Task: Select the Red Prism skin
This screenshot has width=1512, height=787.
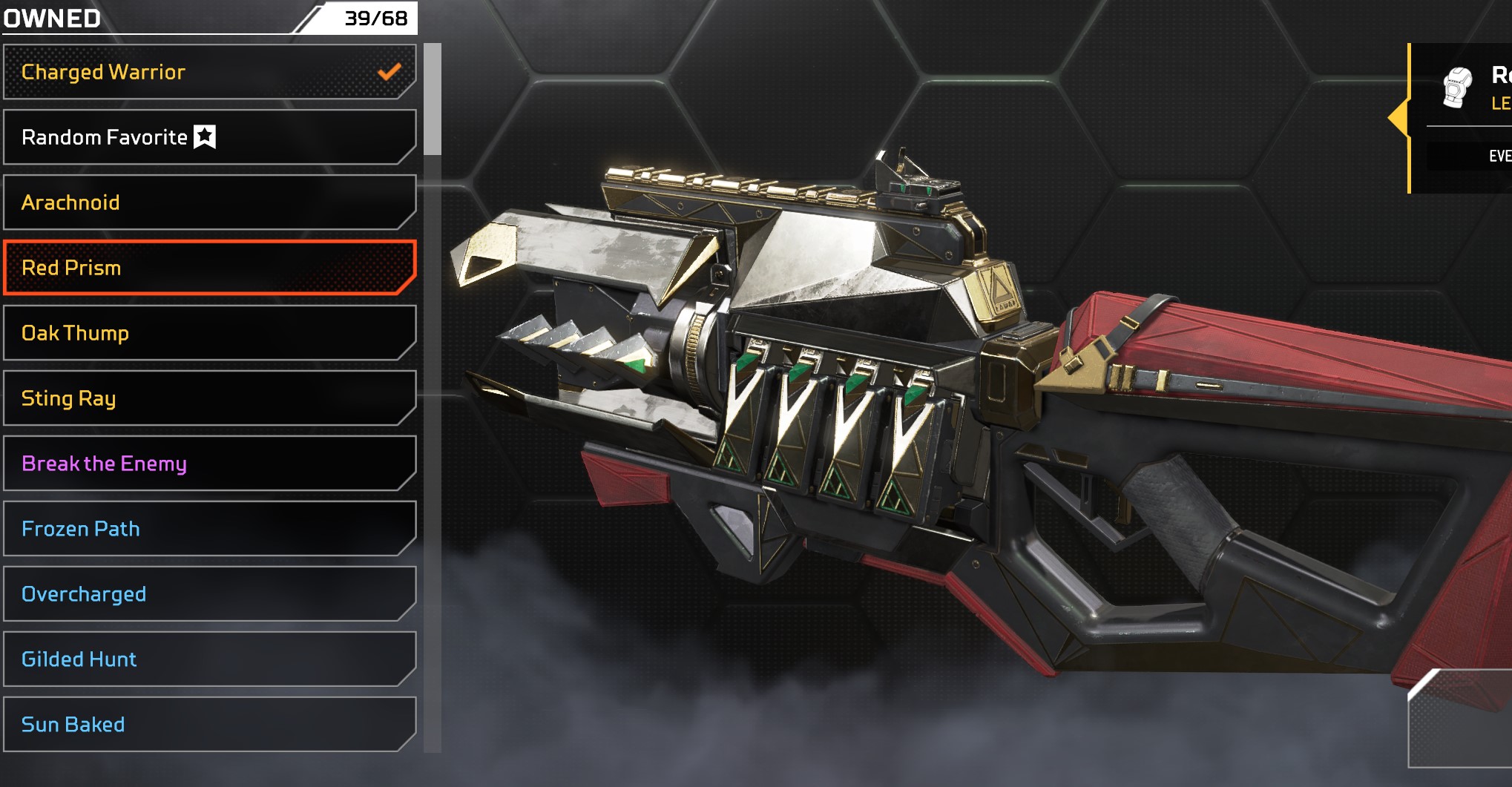Action: (209, 268)
